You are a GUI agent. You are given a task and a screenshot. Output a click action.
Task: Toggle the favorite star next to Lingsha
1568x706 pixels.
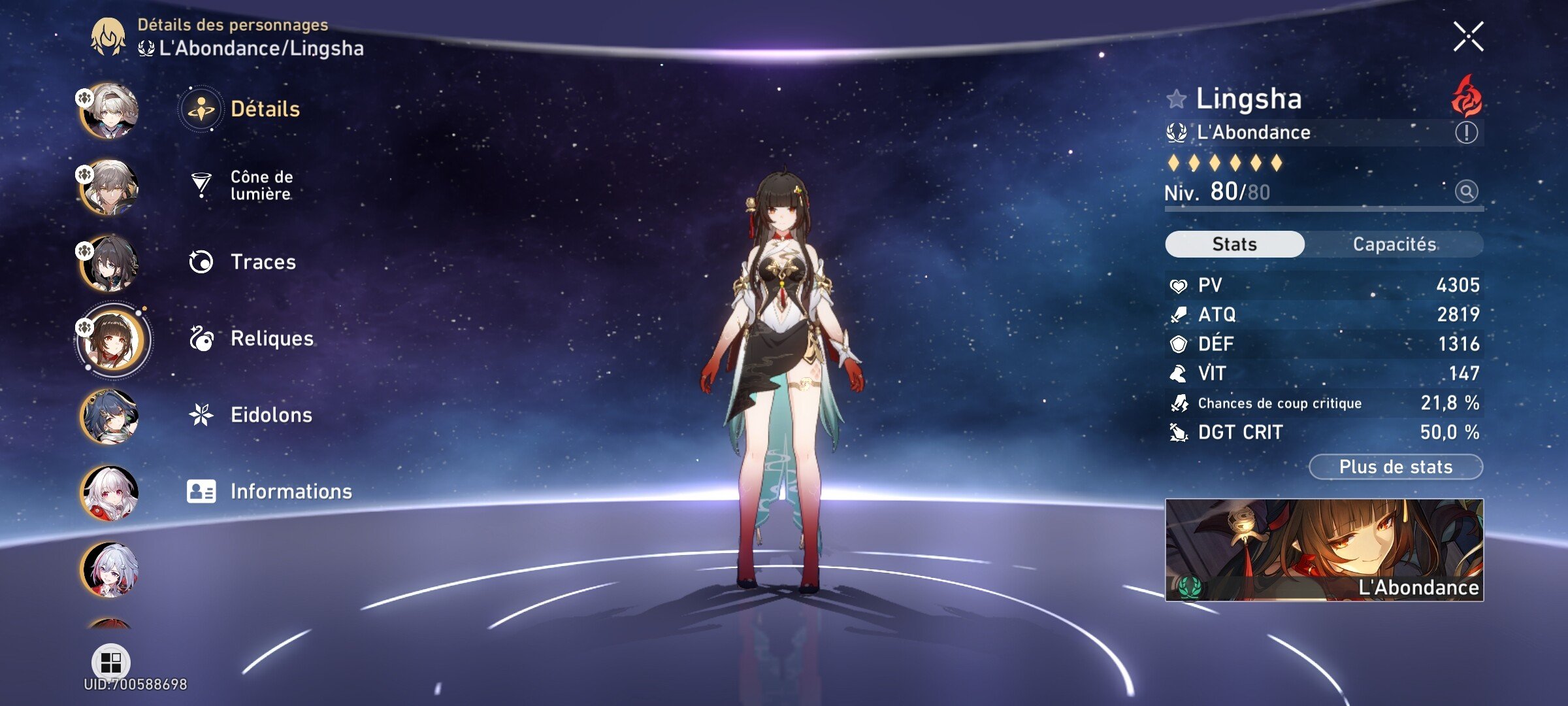pyautogui.click(x=1177, y=99)
